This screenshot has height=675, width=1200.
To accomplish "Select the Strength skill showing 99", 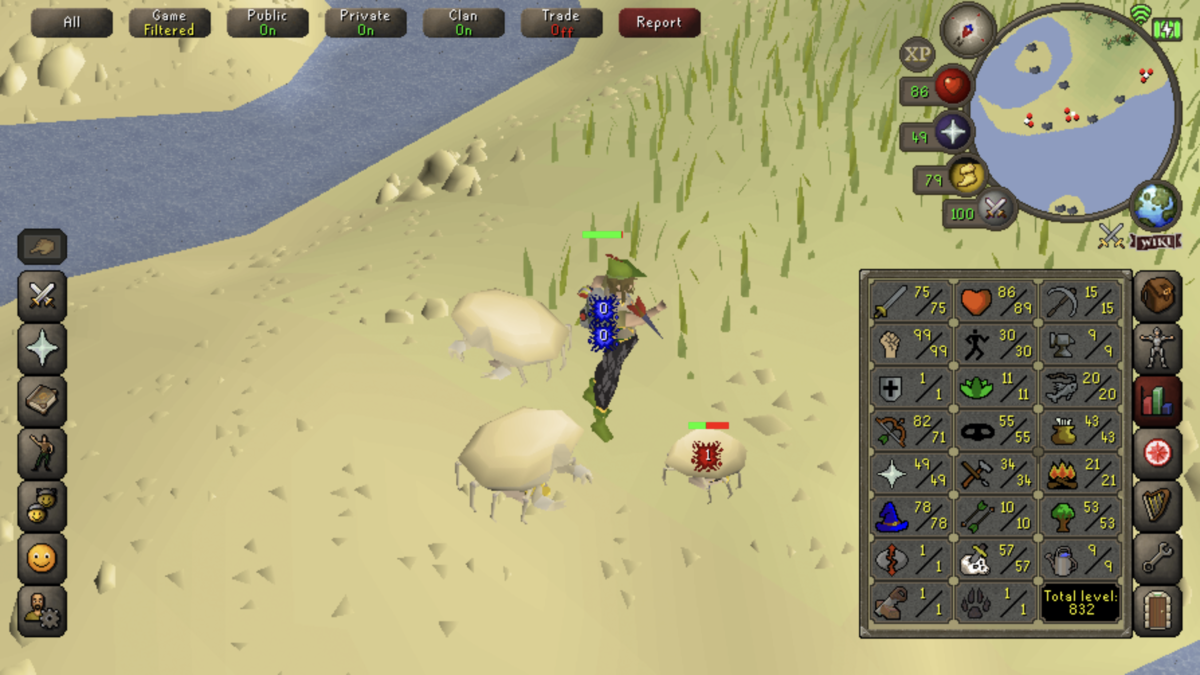I will pos(910,346).
